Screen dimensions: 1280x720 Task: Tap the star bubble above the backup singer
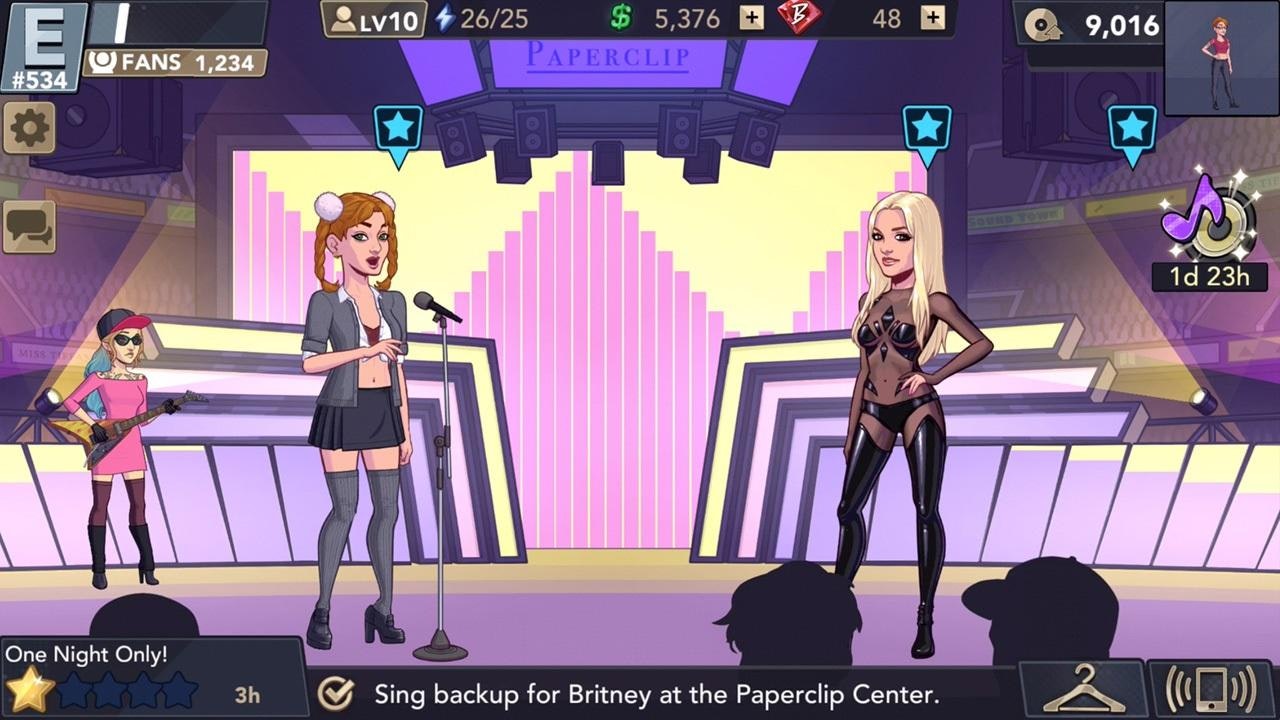(398, 128)
